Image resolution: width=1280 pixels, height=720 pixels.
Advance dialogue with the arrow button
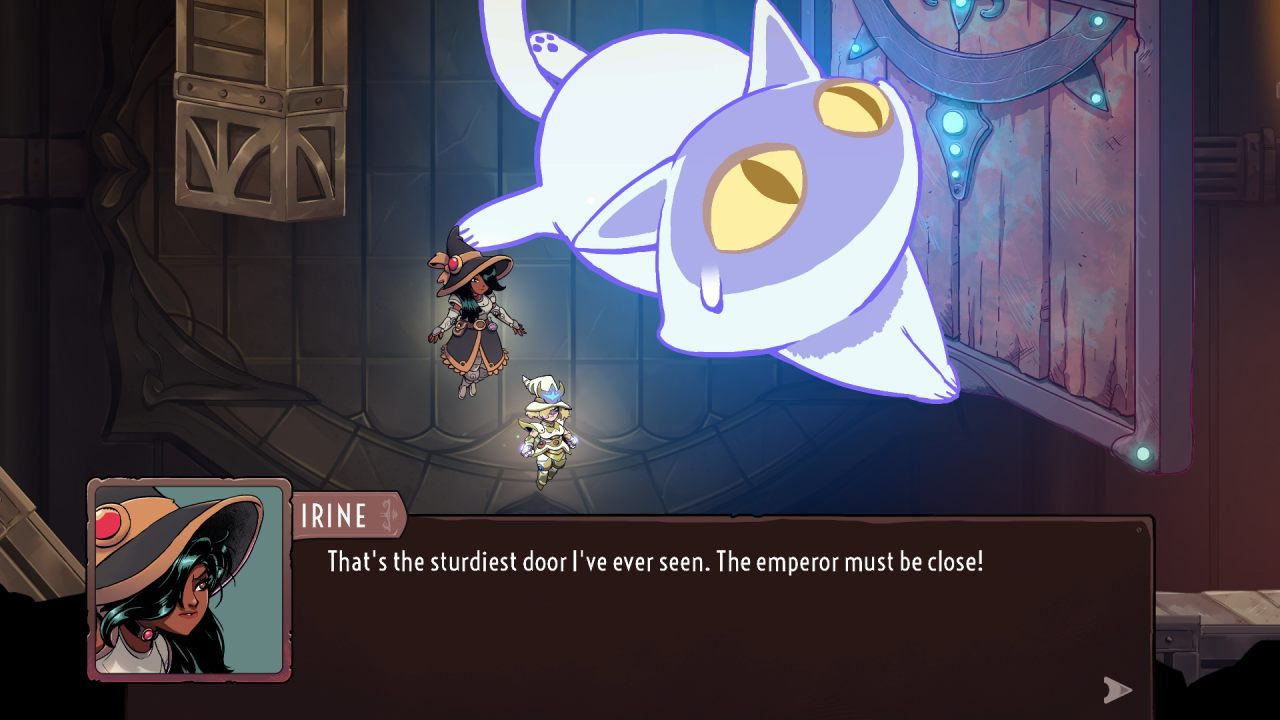click(x=1117, y=689)
